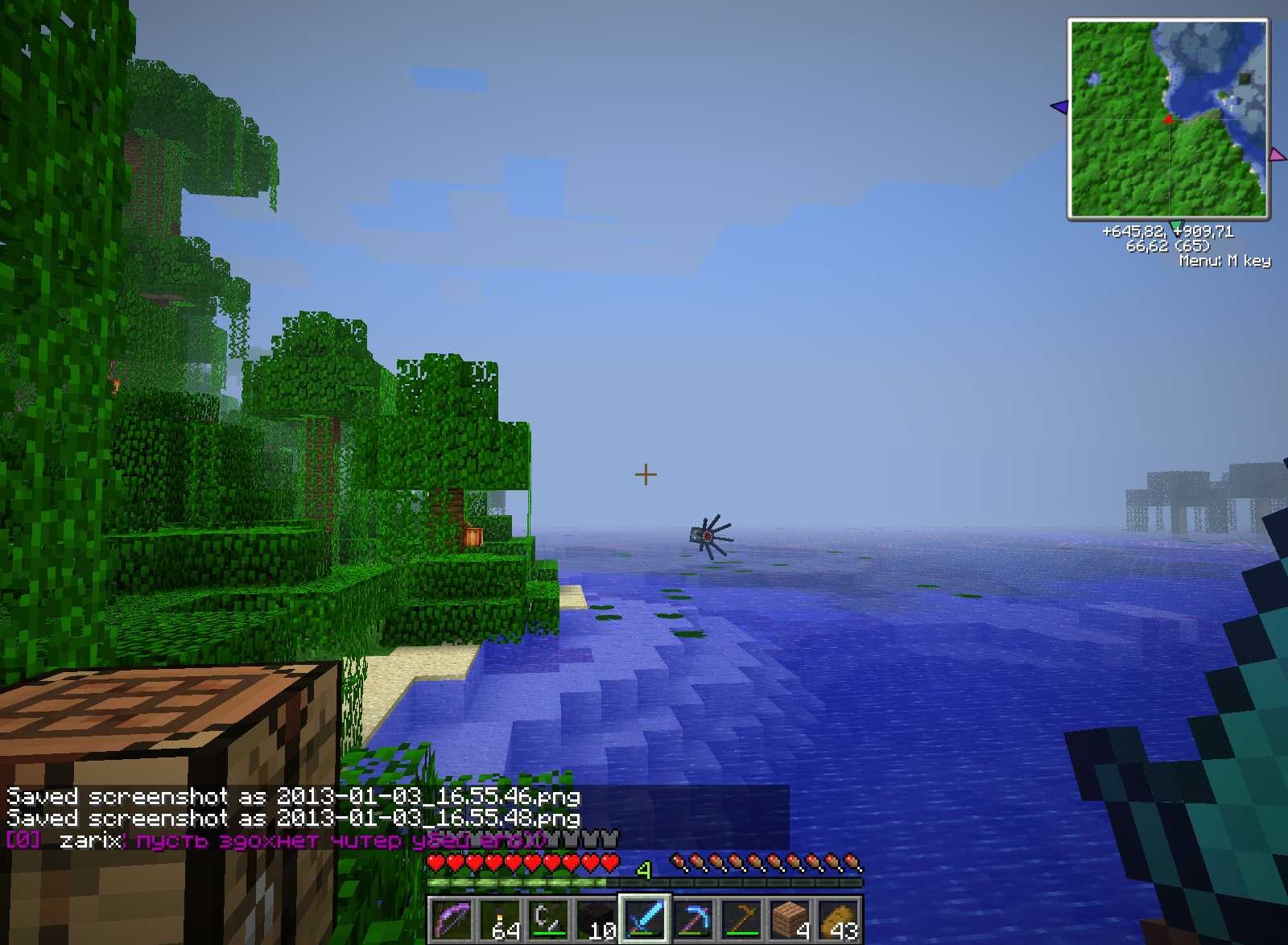Click the pink waypoint arrow on minimap edge
This screenshot has width=1288, height=945.
[x=1277, y=154]
